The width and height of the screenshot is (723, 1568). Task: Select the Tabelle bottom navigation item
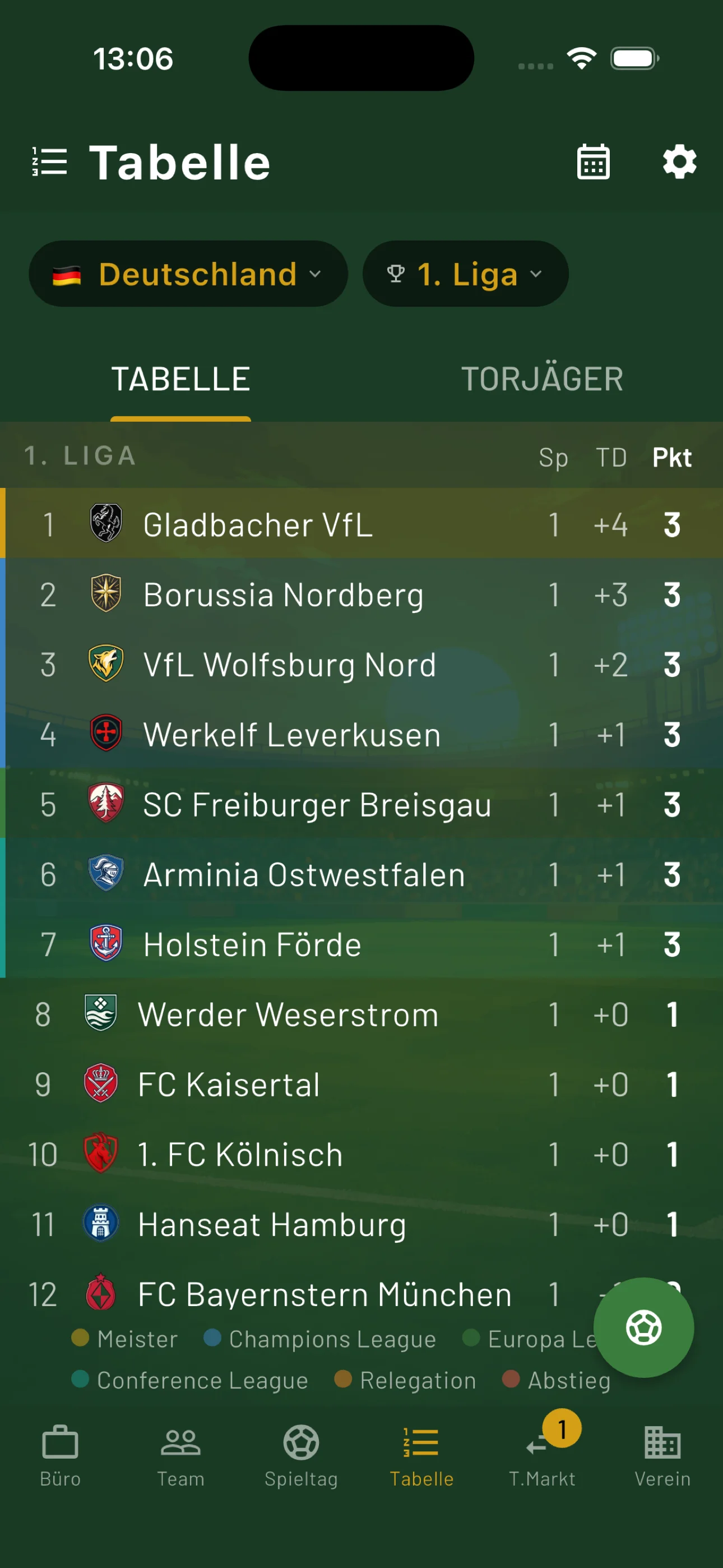coord(421,1455)
